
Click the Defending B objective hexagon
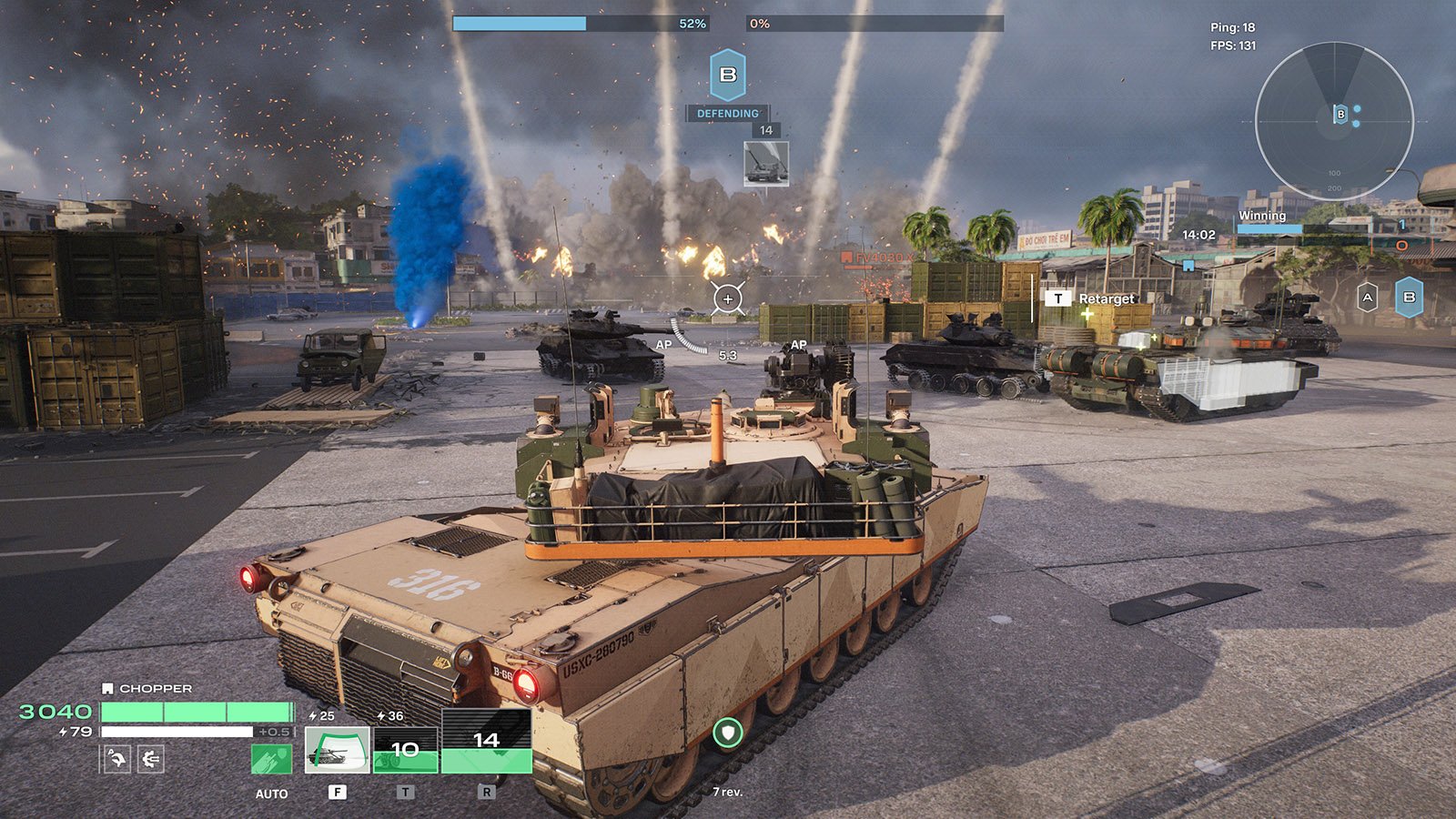[x=727, y=75]
